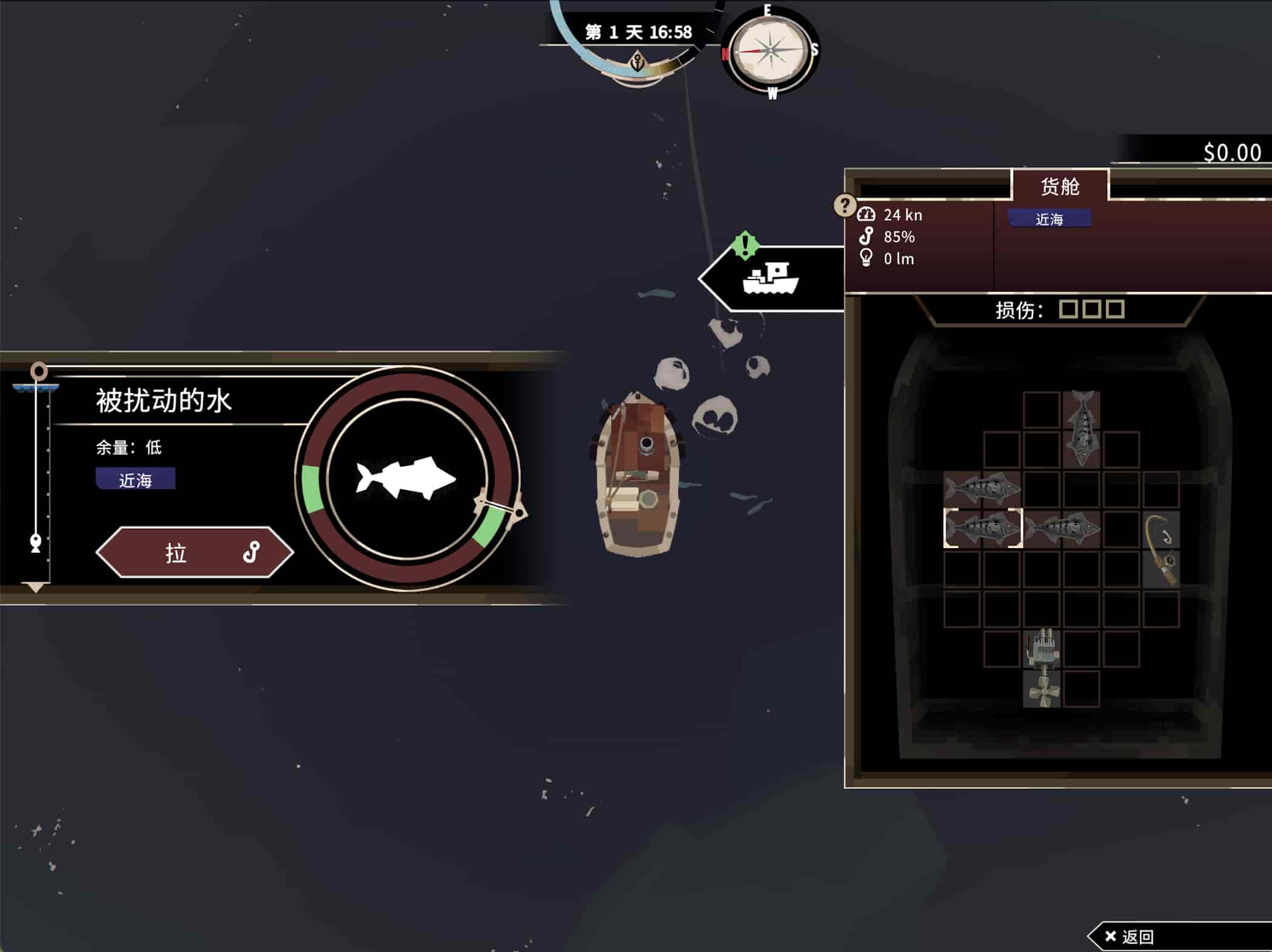Open the 货舱 cargo tab
This screenshot has height=952, width=1272.
(x=1060, y=186)
